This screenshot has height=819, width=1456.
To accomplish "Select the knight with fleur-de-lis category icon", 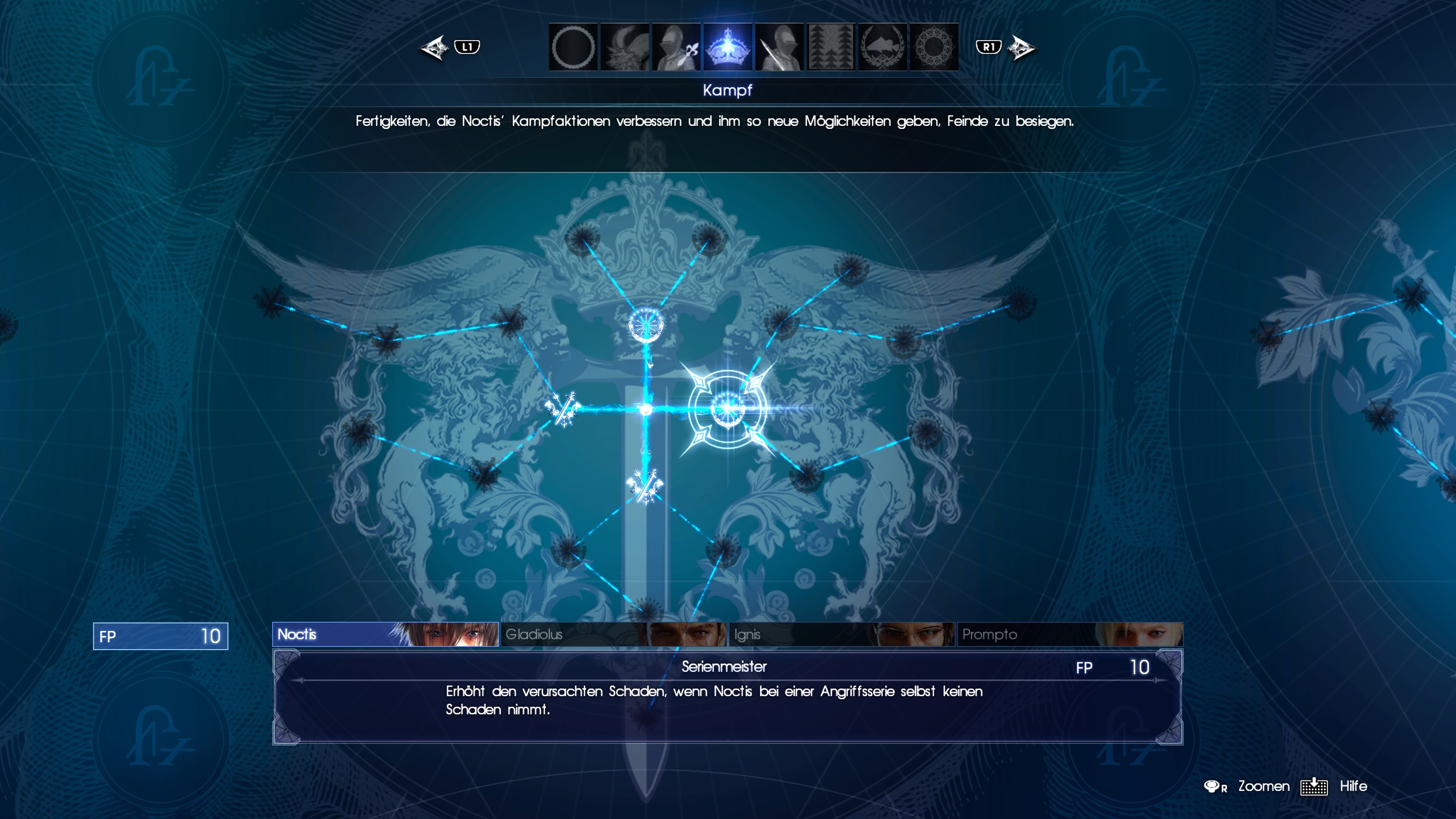I will (x=675, y=47).
